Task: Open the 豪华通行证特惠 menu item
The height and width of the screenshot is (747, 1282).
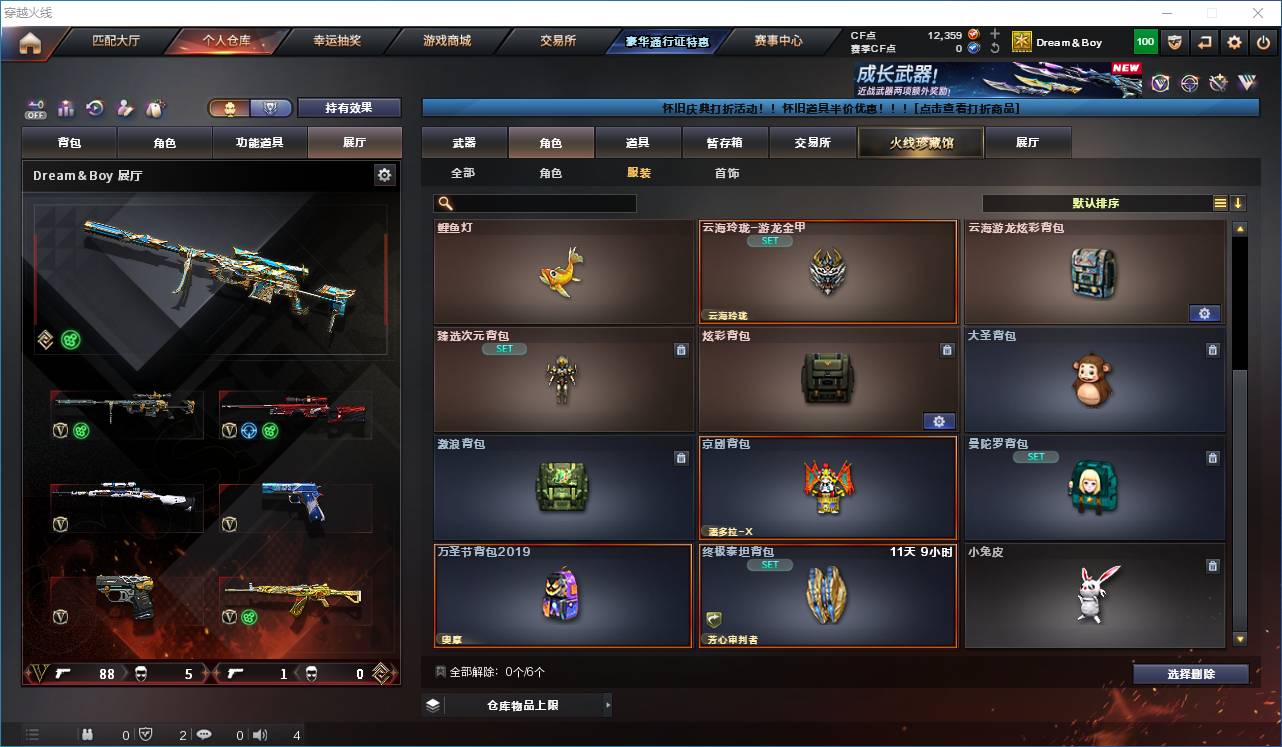Action: tap(665, 41)
